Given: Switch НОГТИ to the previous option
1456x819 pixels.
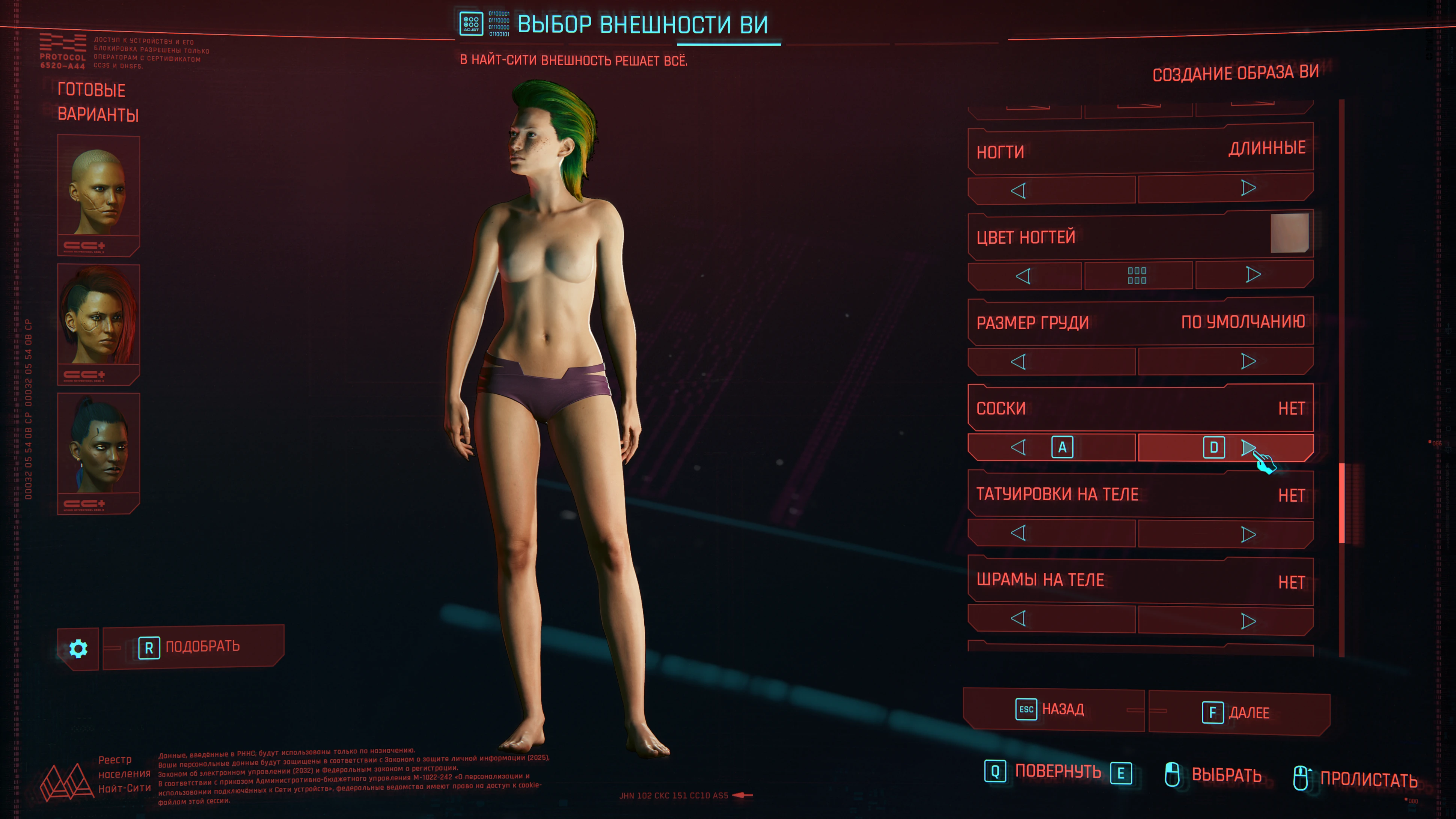Looking at the screenshot, I should pyautogui.click(x=1019, y=190).
